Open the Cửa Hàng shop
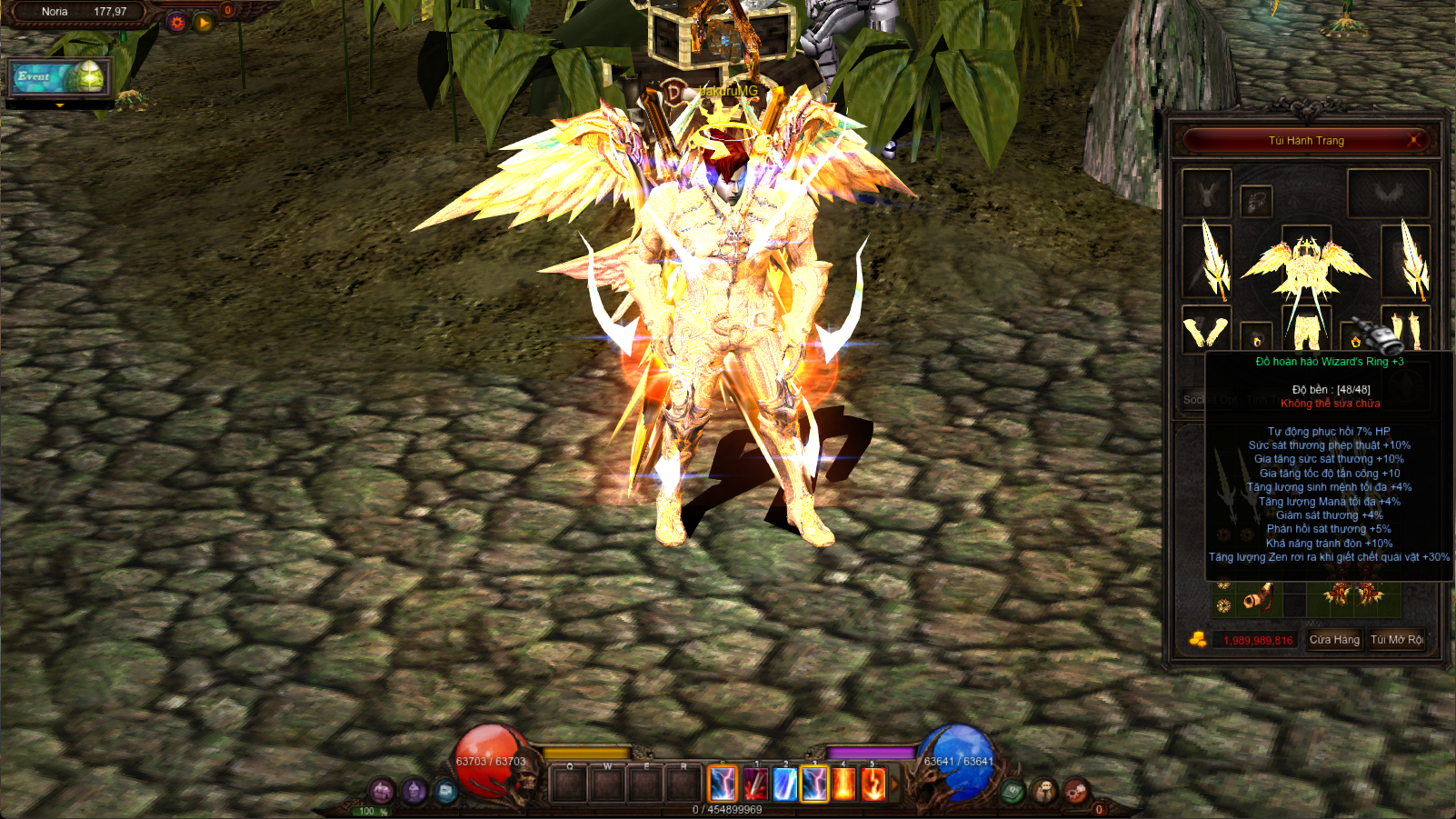 point(1334,640)
